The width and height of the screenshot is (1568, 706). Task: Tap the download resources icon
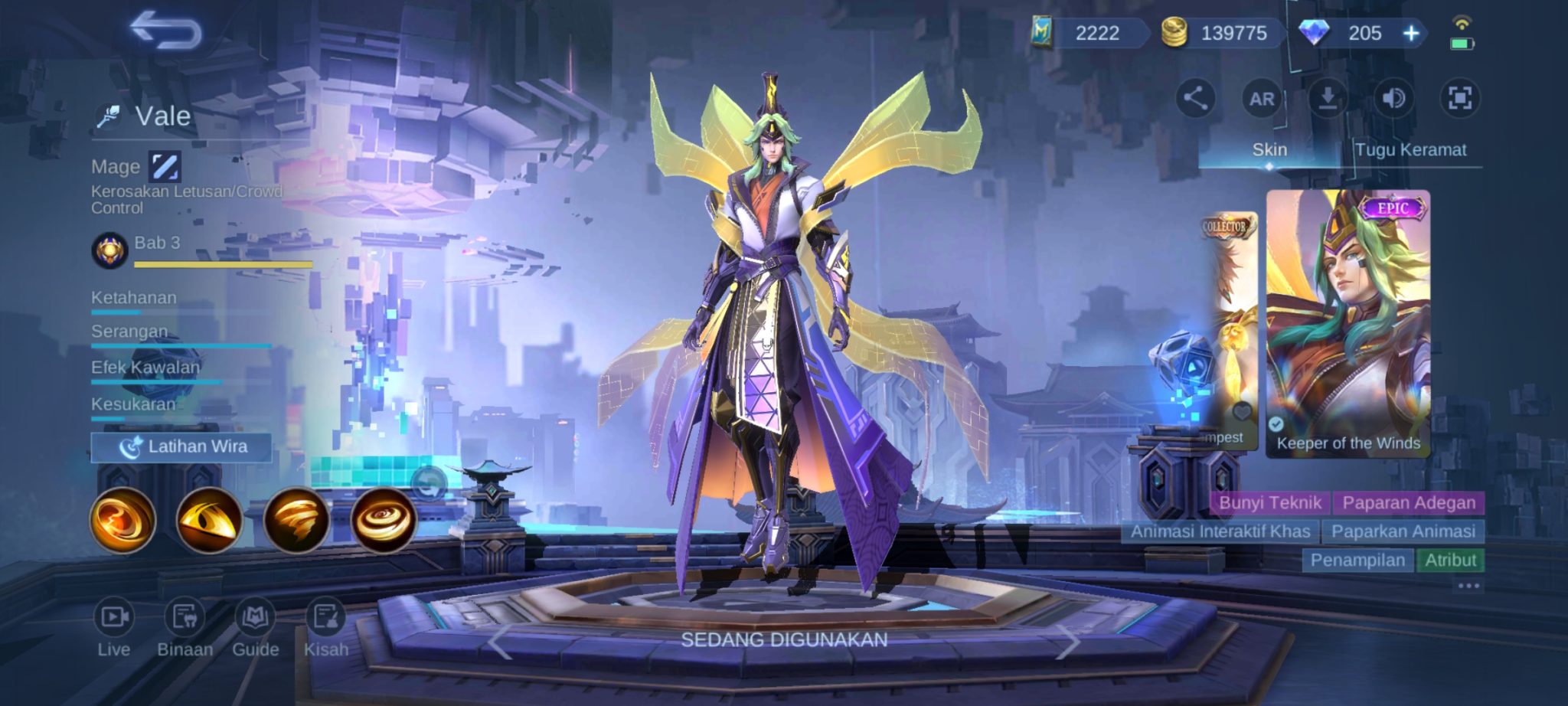[1328, 98]
